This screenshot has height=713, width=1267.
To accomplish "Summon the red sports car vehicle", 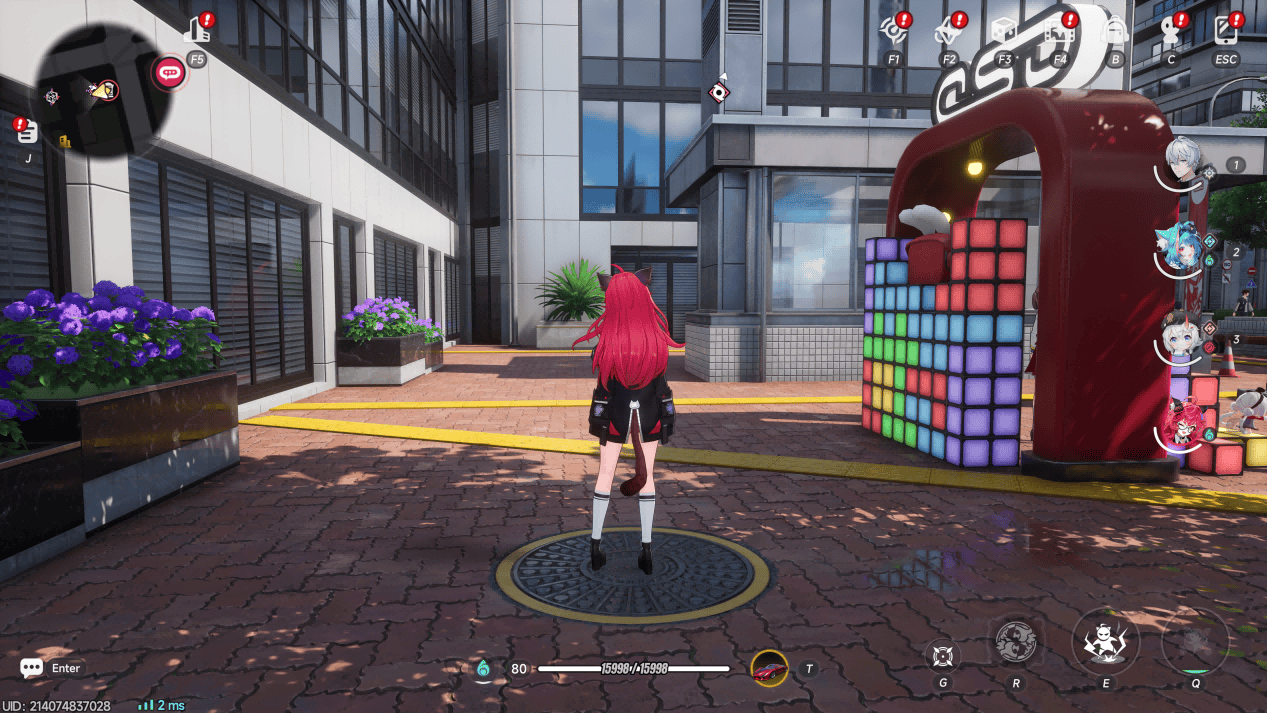I will (x=769, y=668).
